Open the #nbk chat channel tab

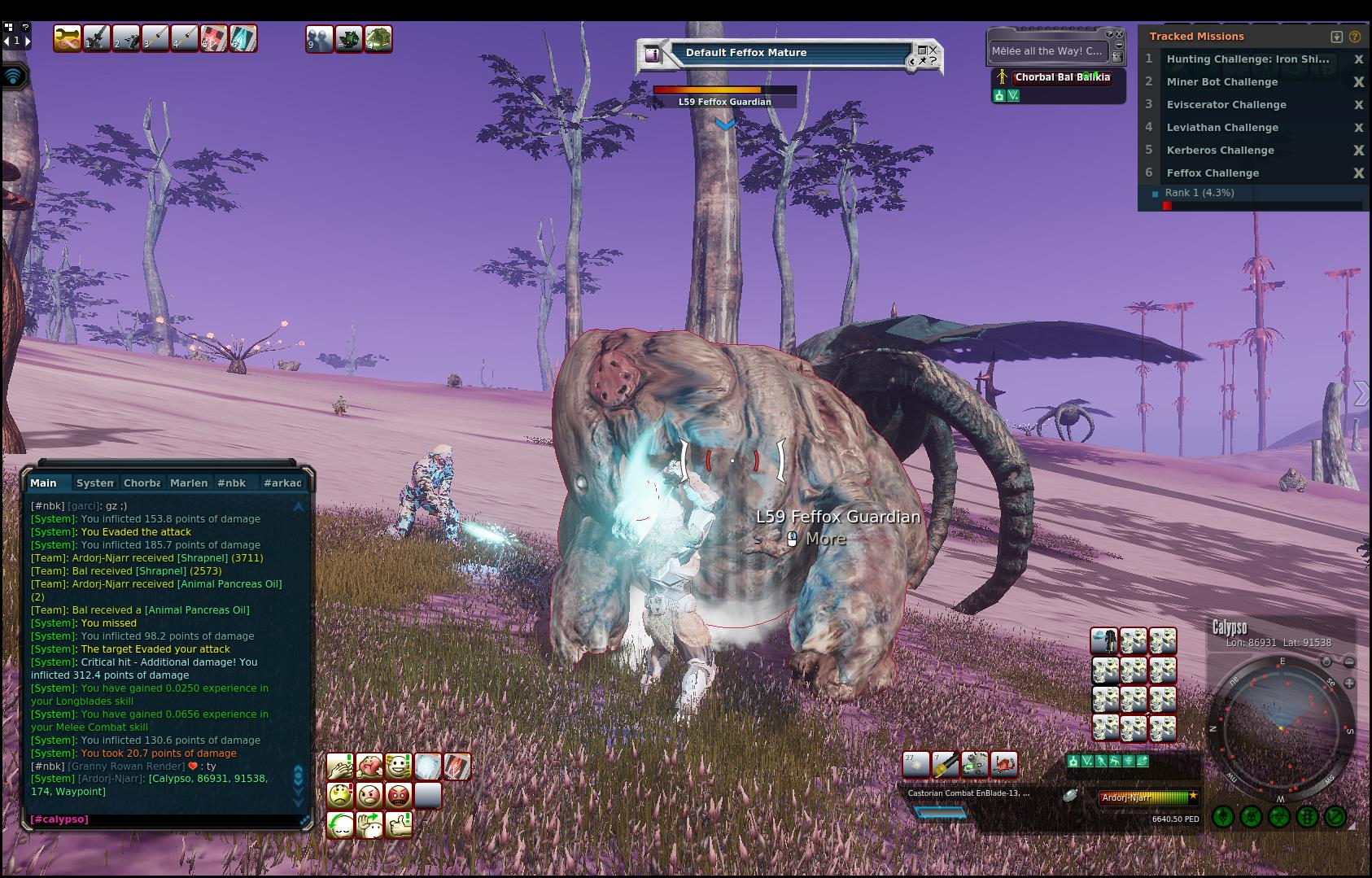click(231, 483)
